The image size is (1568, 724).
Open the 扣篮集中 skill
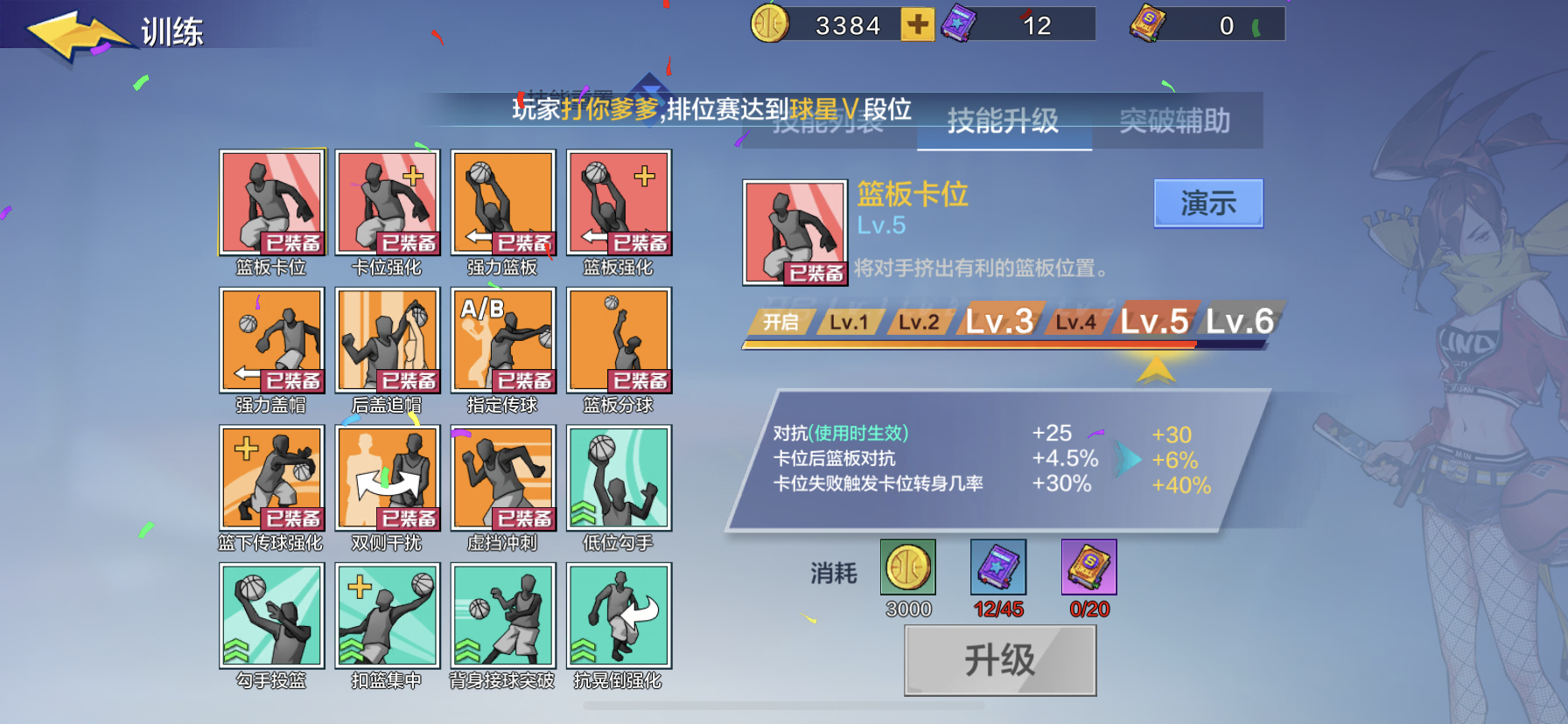click(388, 616)
